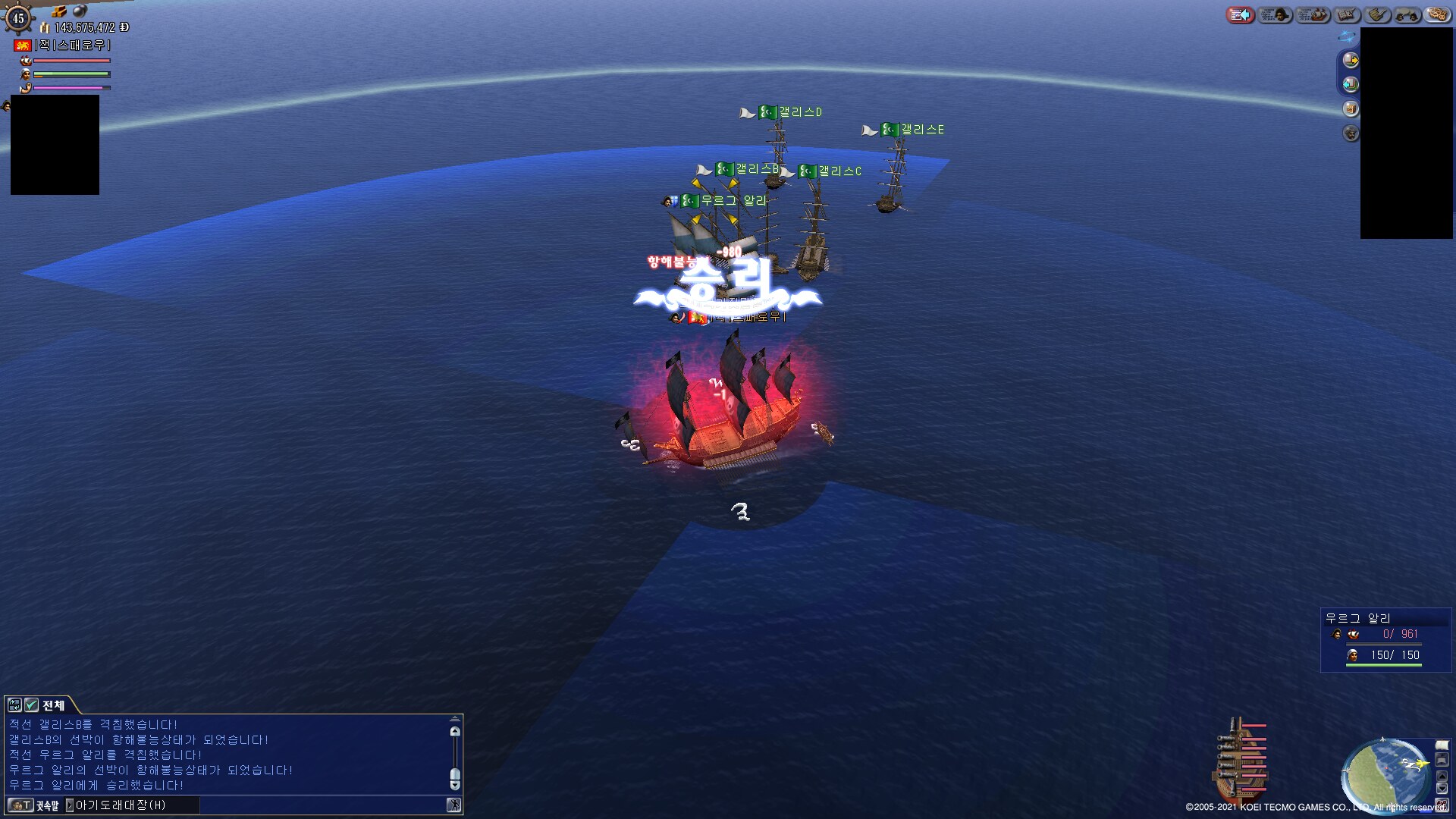Open the book-and-pen records menu
This screenshot has height=819, width=1456.
point(1347,15)
